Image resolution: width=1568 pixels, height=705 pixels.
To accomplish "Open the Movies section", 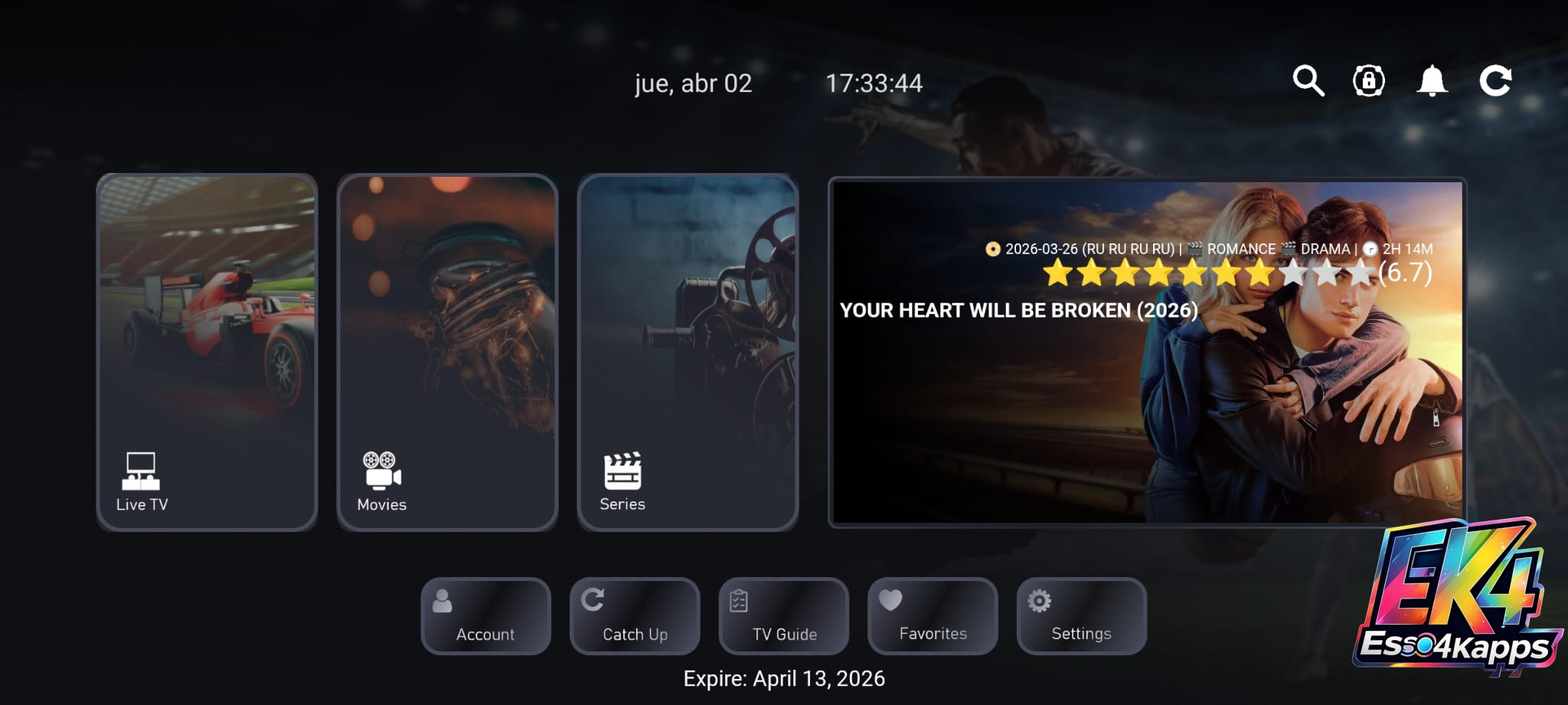I will click(x=447, y=352).
